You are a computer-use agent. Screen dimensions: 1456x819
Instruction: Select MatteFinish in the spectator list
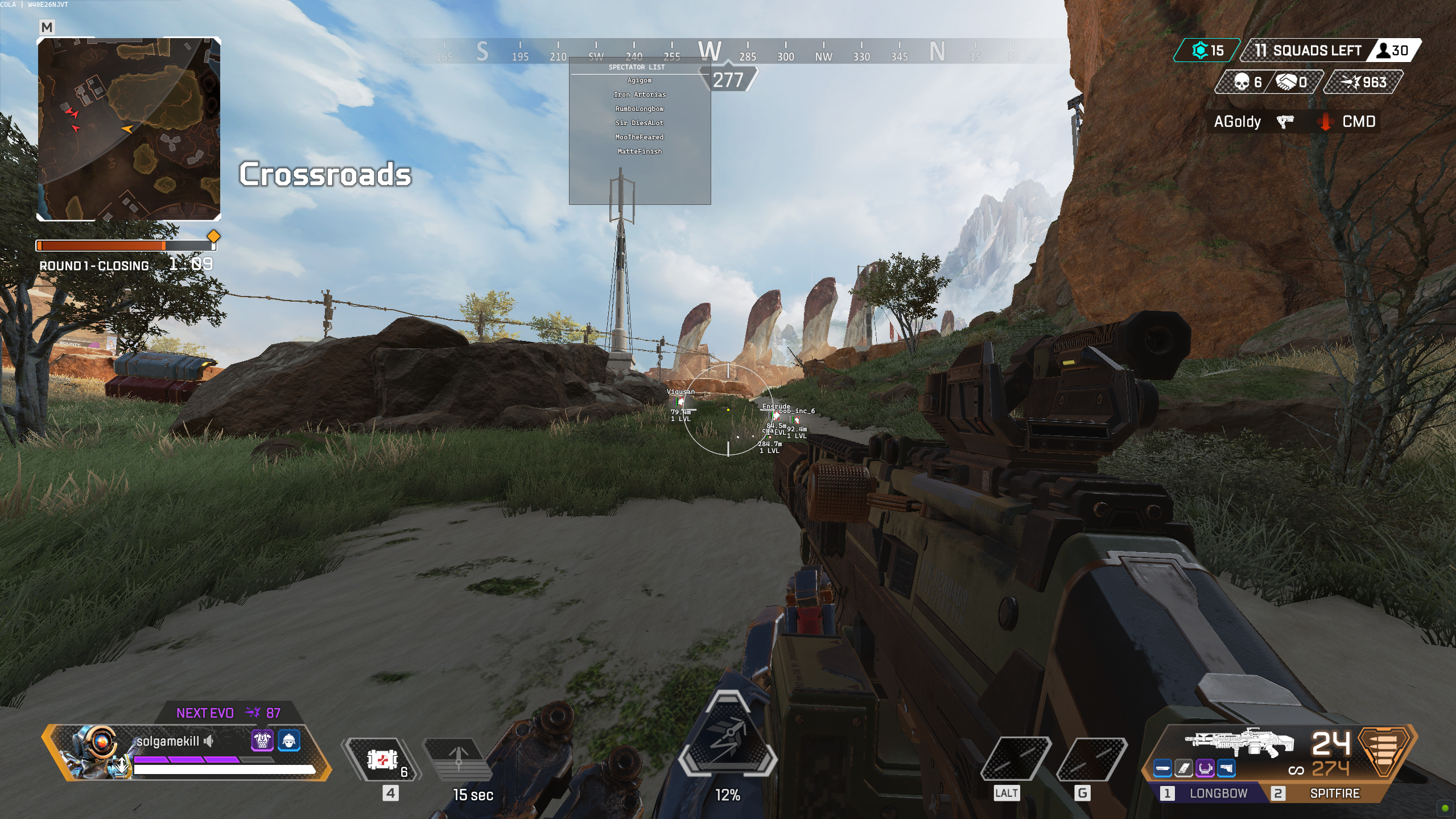(640, 151)
